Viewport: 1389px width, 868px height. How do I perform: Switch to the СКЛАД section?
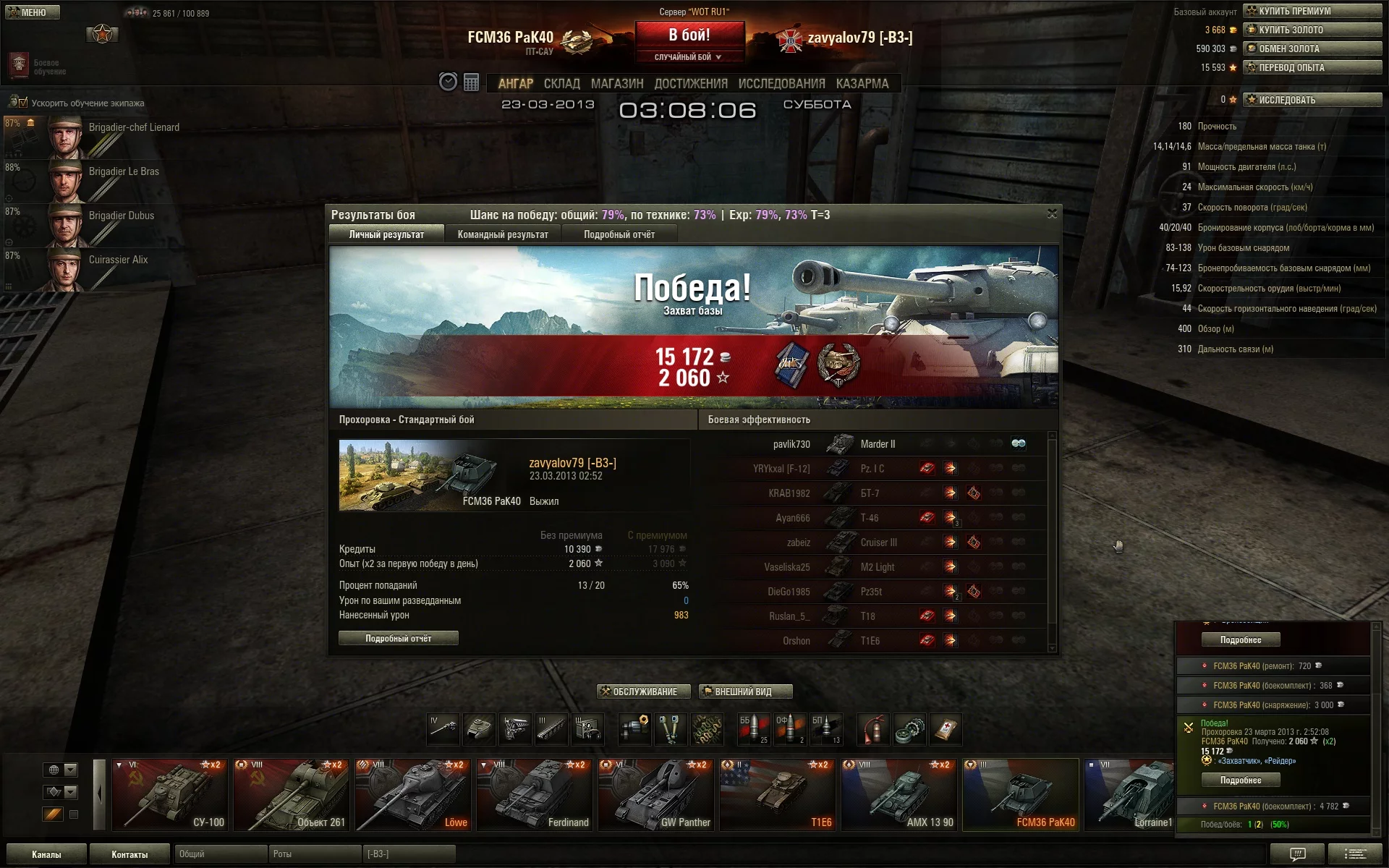click(561, 84)
